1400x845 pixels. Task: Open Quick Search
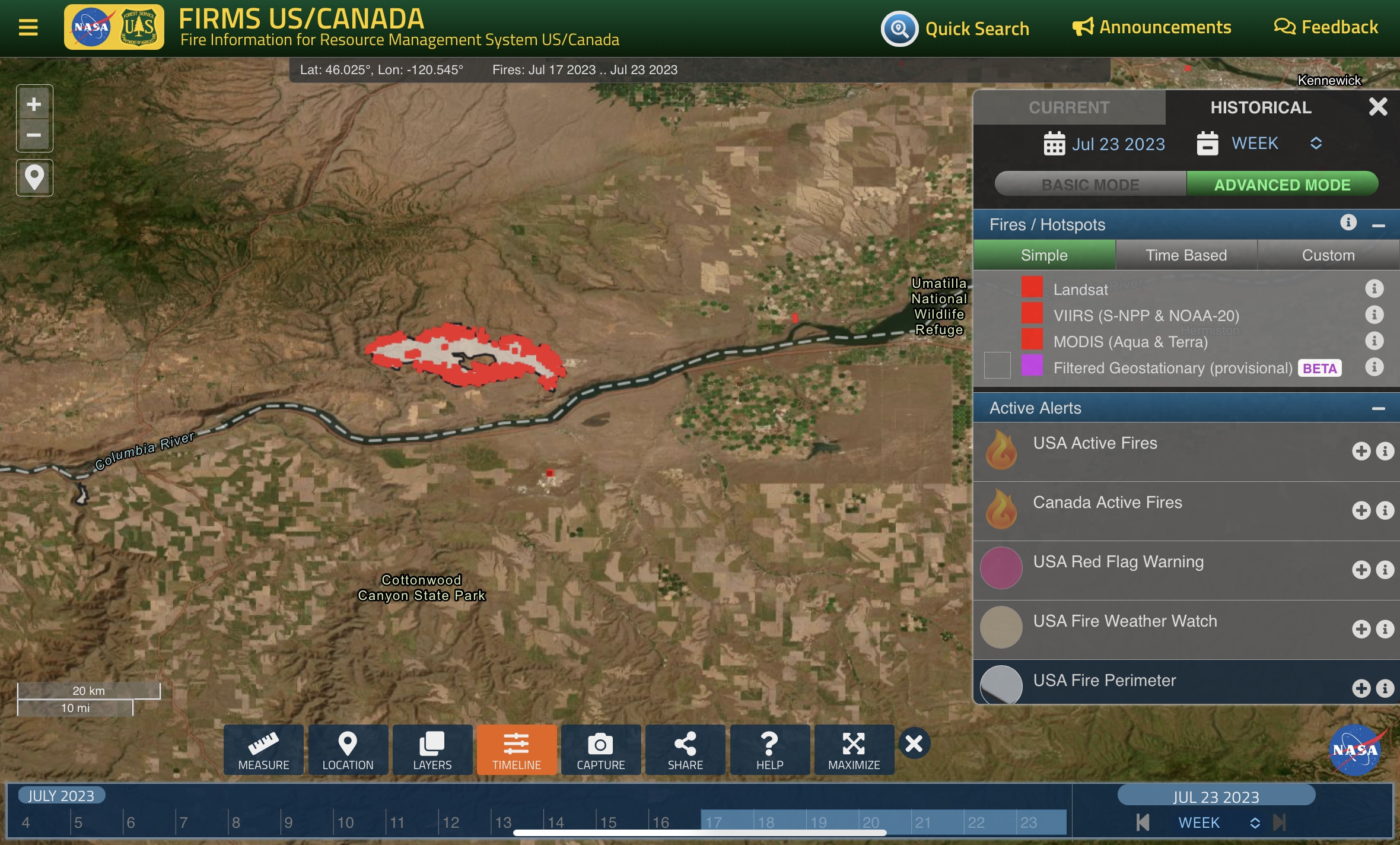[955, 28]
